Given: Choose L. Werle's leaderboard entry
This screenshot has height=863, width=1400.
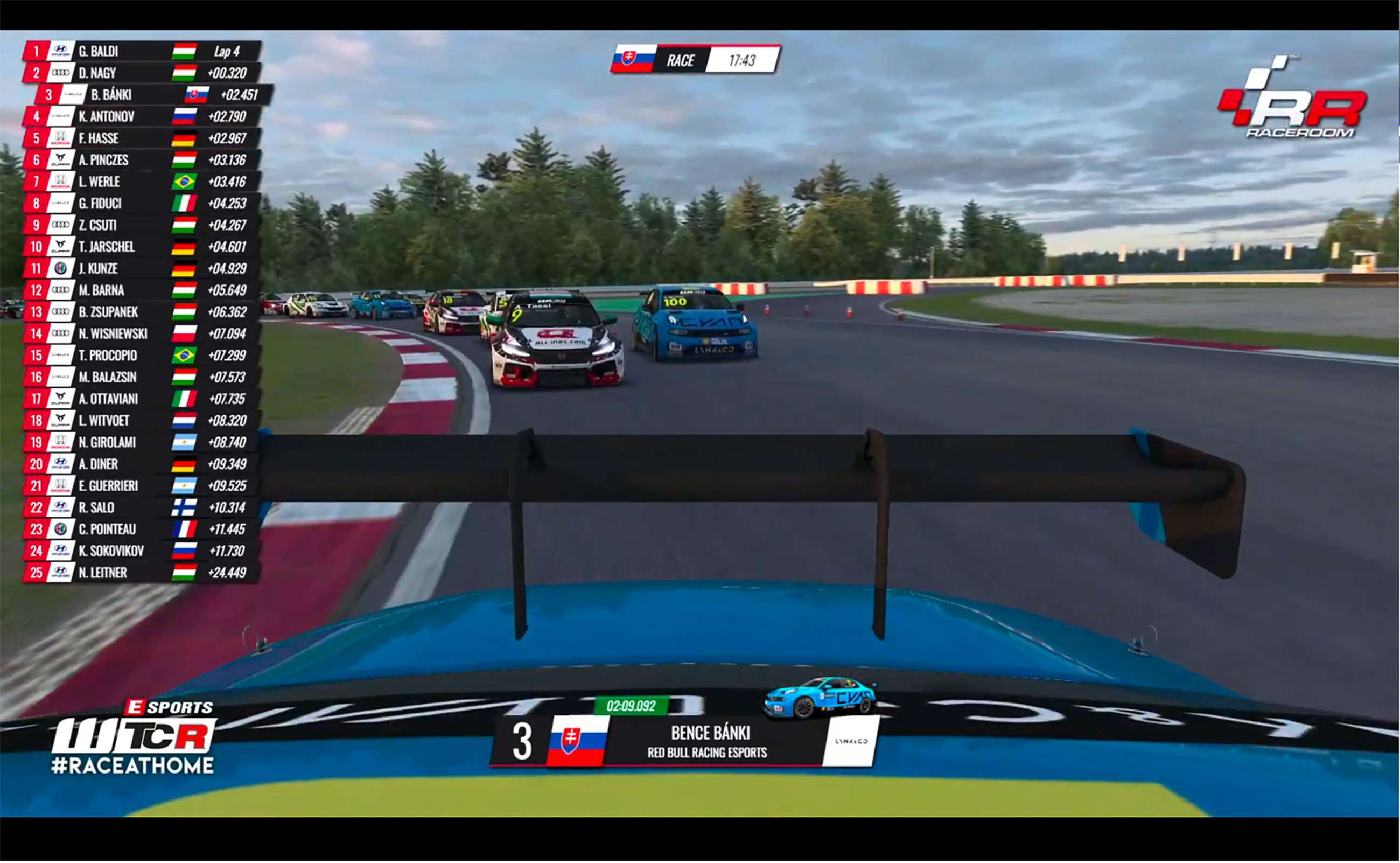Looking at the screenshot, I should pos(141,182).
